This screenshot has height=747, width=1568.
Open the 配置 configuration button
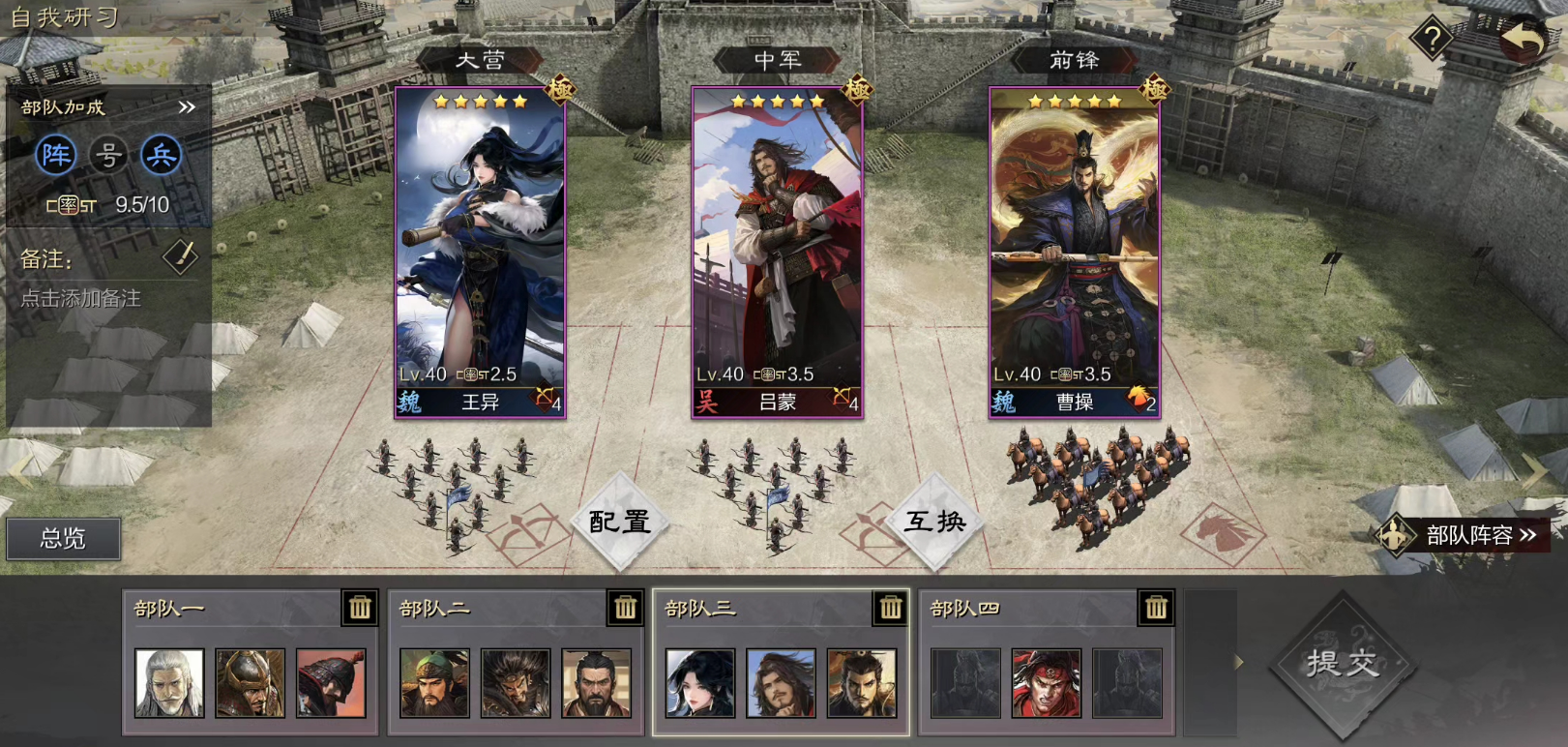click(x=619, y=522)
